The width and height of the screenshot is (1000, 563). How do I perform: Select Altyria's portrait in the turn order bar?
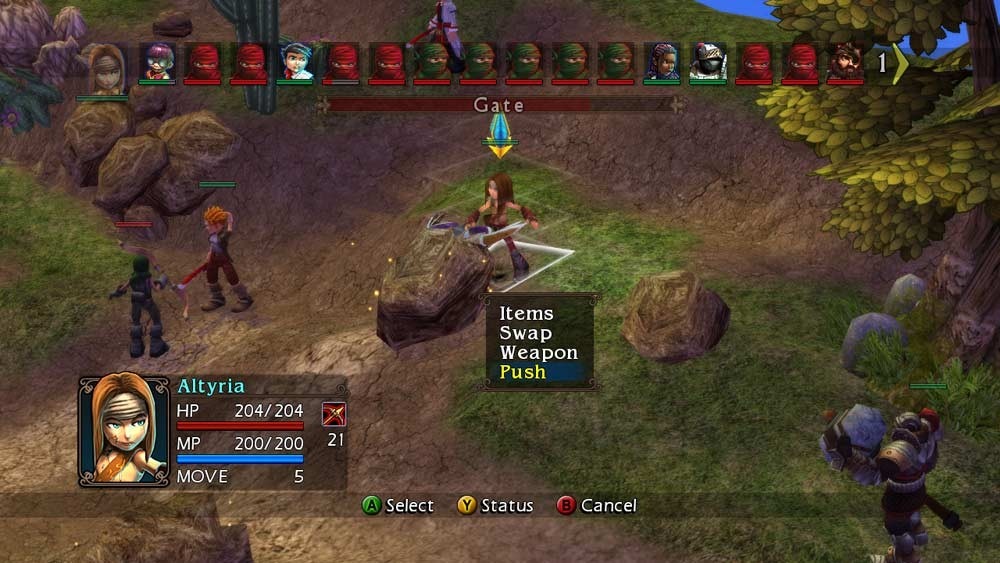(106, 64)
